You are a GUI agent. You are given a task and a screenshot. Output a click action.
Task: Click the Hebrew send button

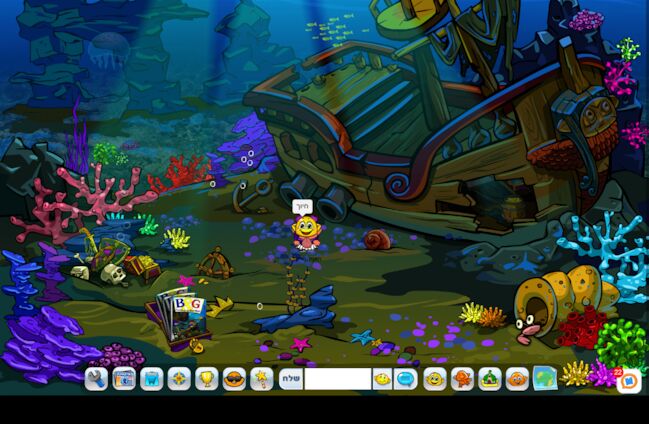pos(291,379)
